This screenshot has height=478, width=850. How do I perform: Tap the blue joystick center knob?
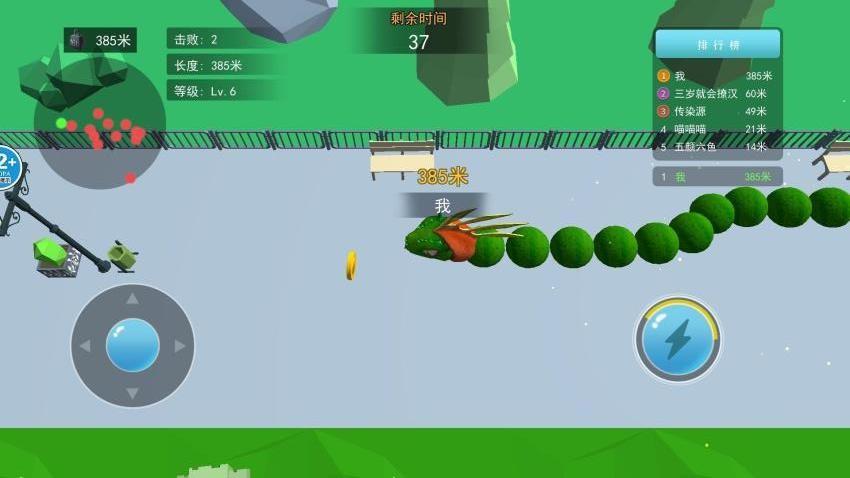[x=132, y=345]
